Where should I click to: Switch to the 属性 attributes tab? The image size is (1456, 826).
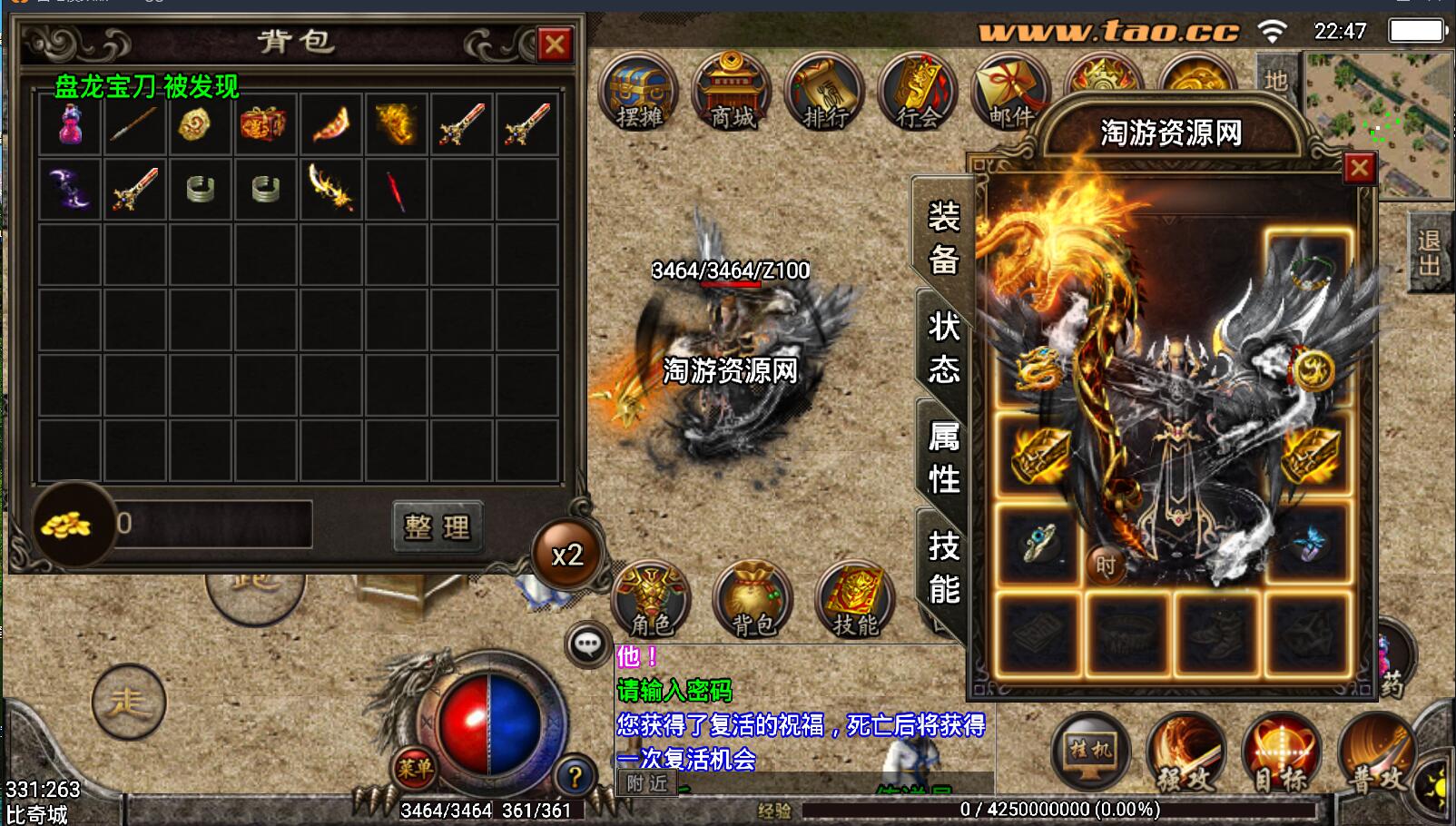coord(943,457)
